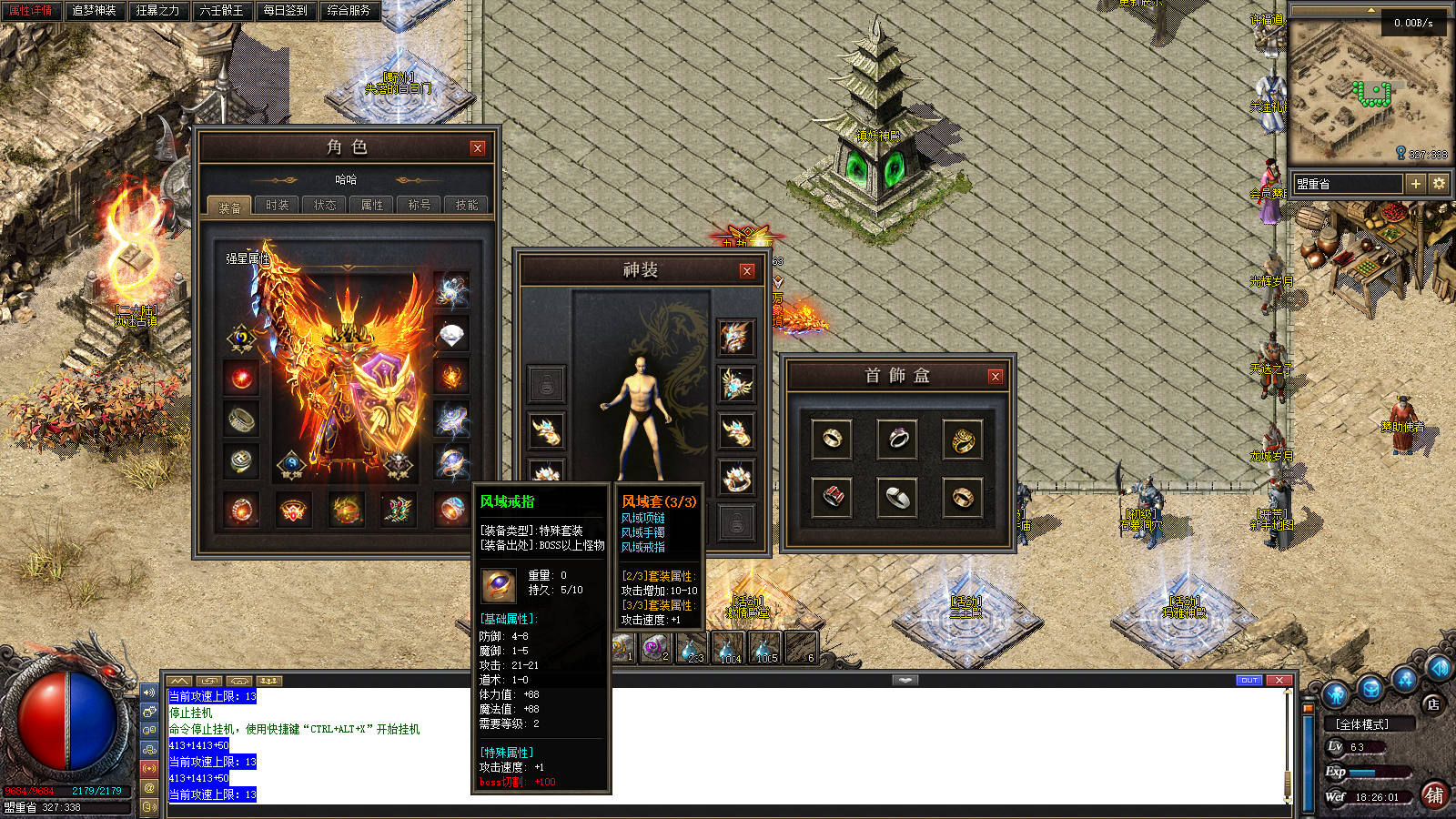Open the 追梦神装 menu button
The width and height of the screenshot is (1456, 819).
tap(94, 11)
